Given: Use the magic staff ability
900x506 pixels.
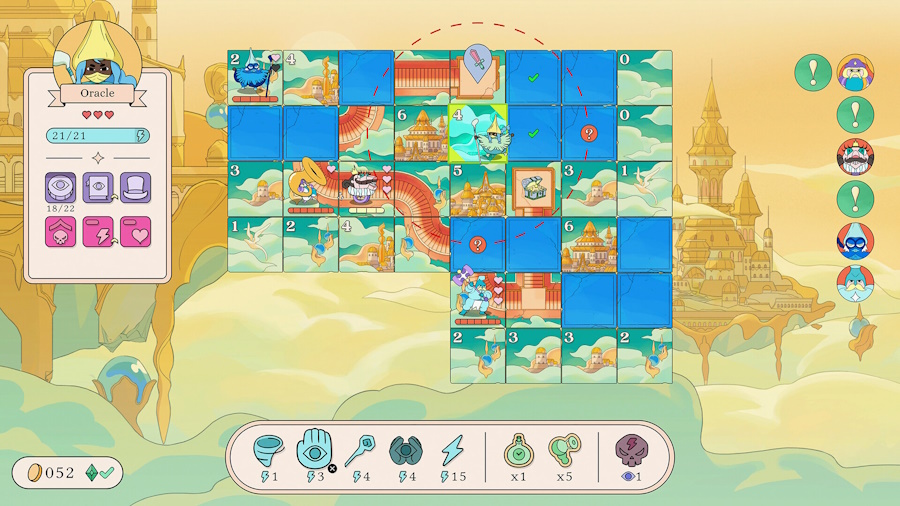Looking at the screenshot, I should 360,452.
